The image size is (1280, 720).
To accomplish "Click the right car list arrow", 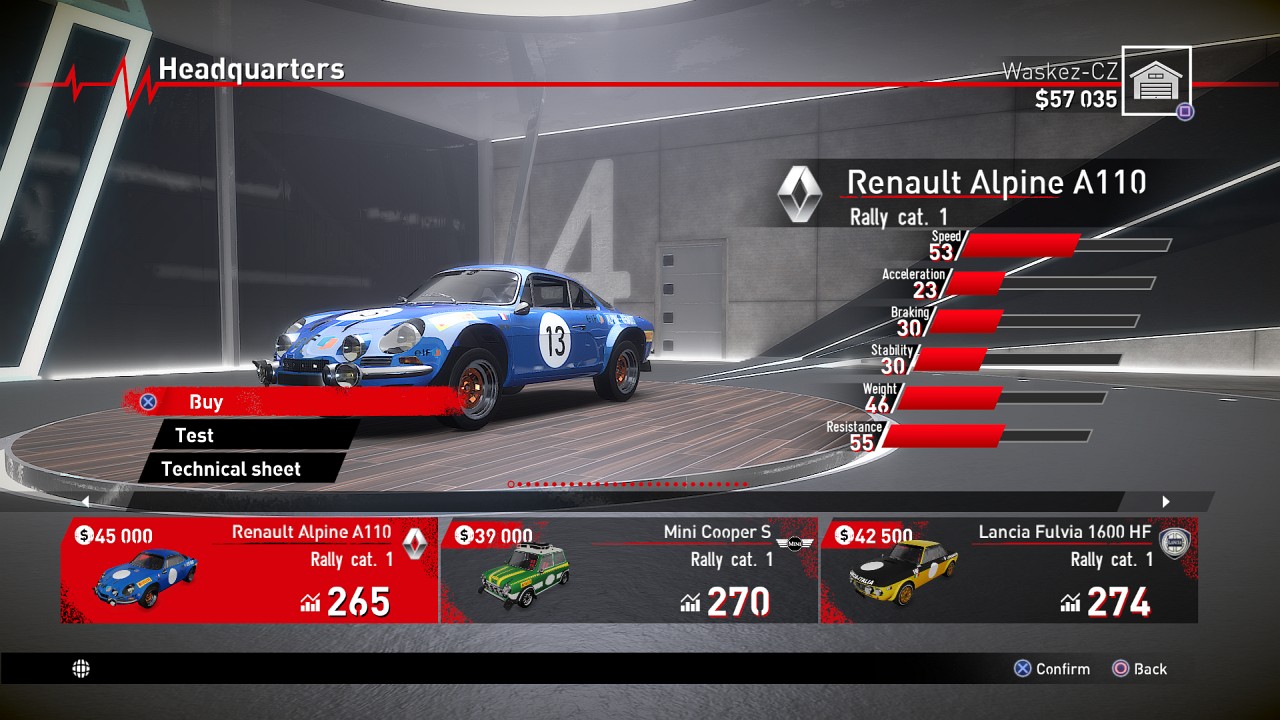I will [1165, 502].
